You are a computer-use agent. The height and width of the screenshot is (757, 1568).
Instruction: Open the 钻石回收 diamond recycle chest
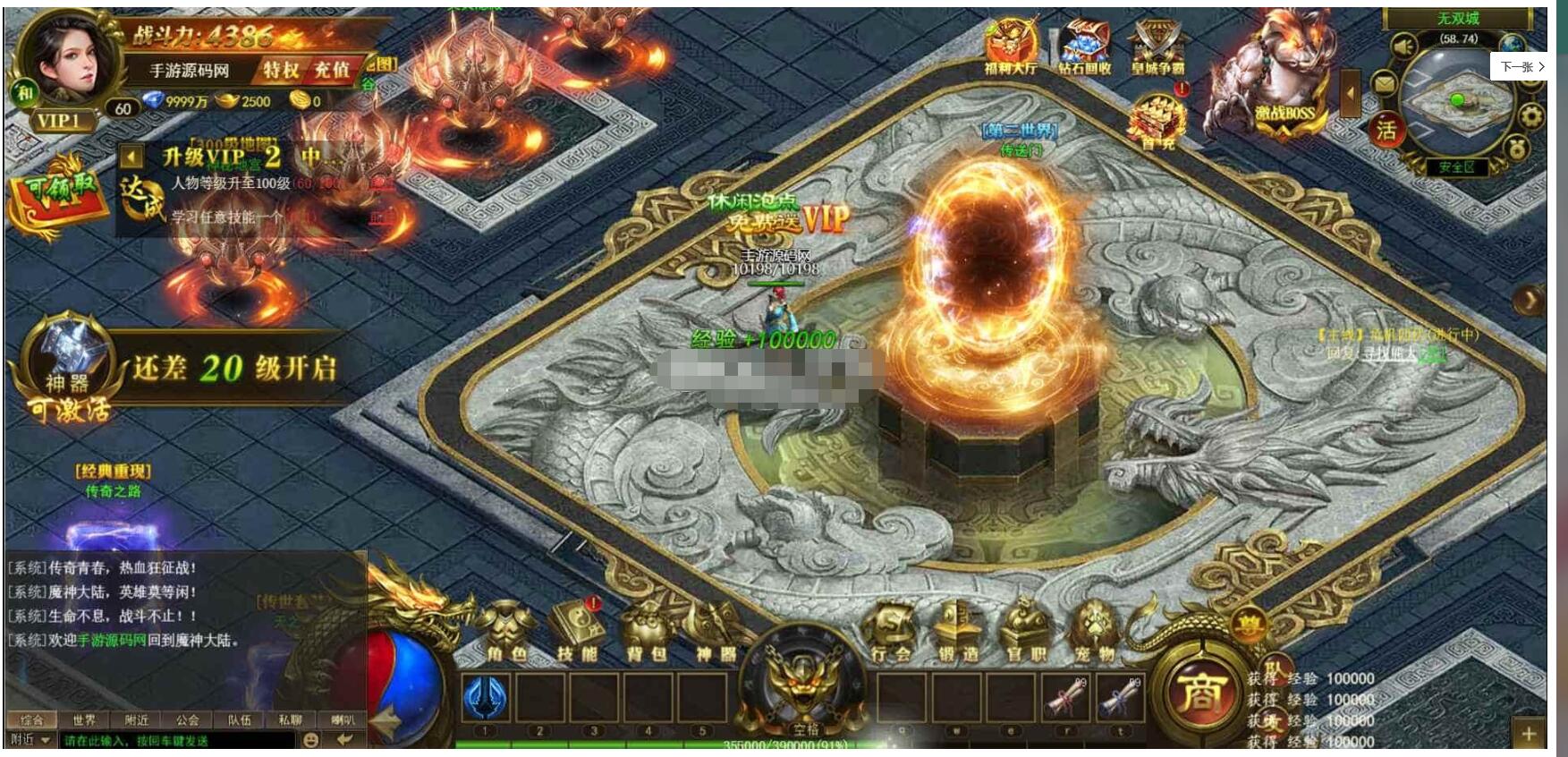pos(1084,47)
